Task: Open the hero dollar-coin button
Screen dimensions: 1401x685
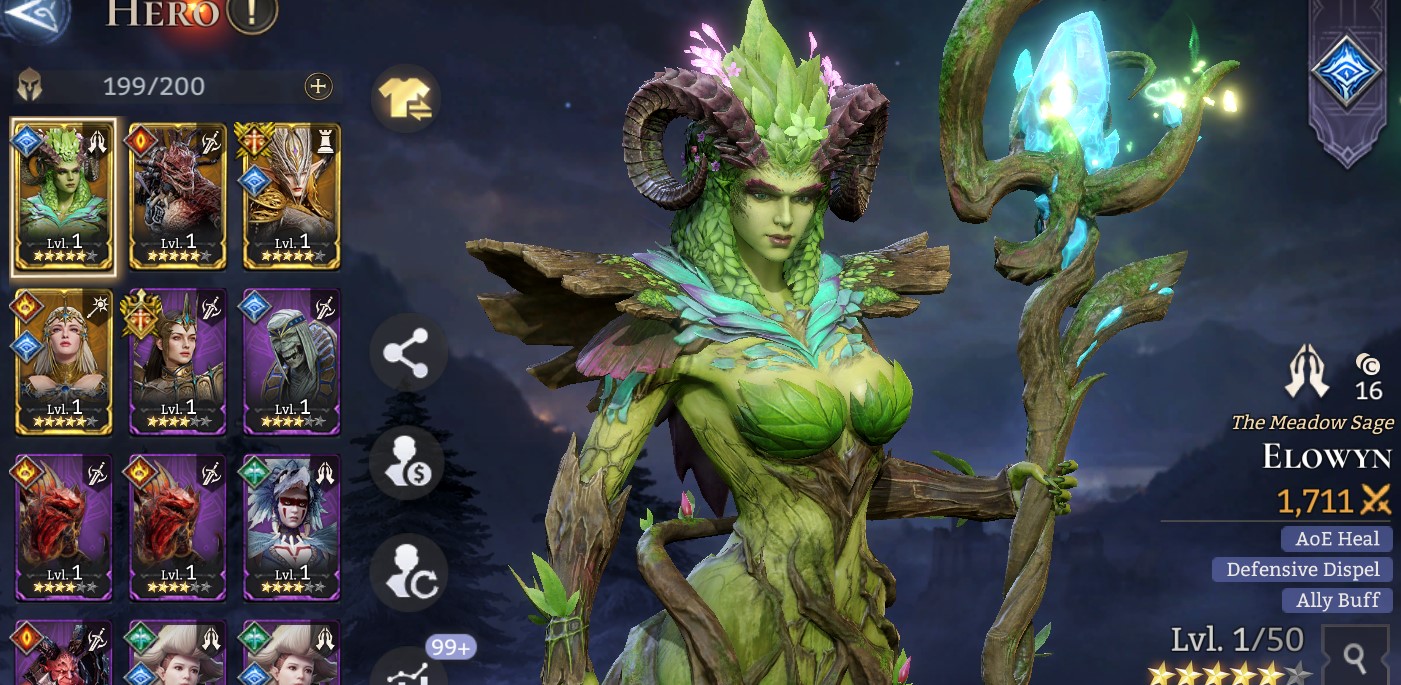Action: point(408,464)
